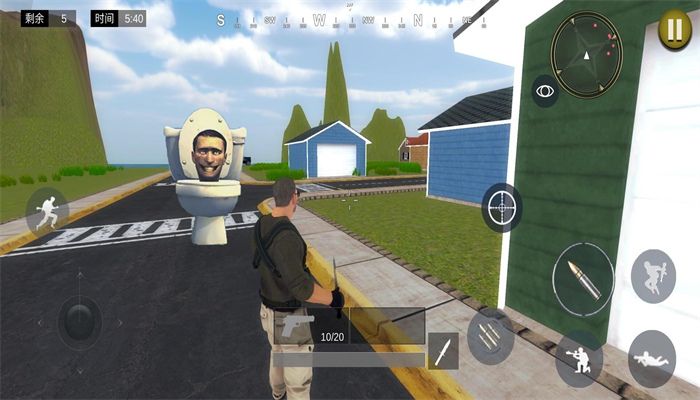Tap the crosshair aim button
700x400 pixels.
pos(501,208)
